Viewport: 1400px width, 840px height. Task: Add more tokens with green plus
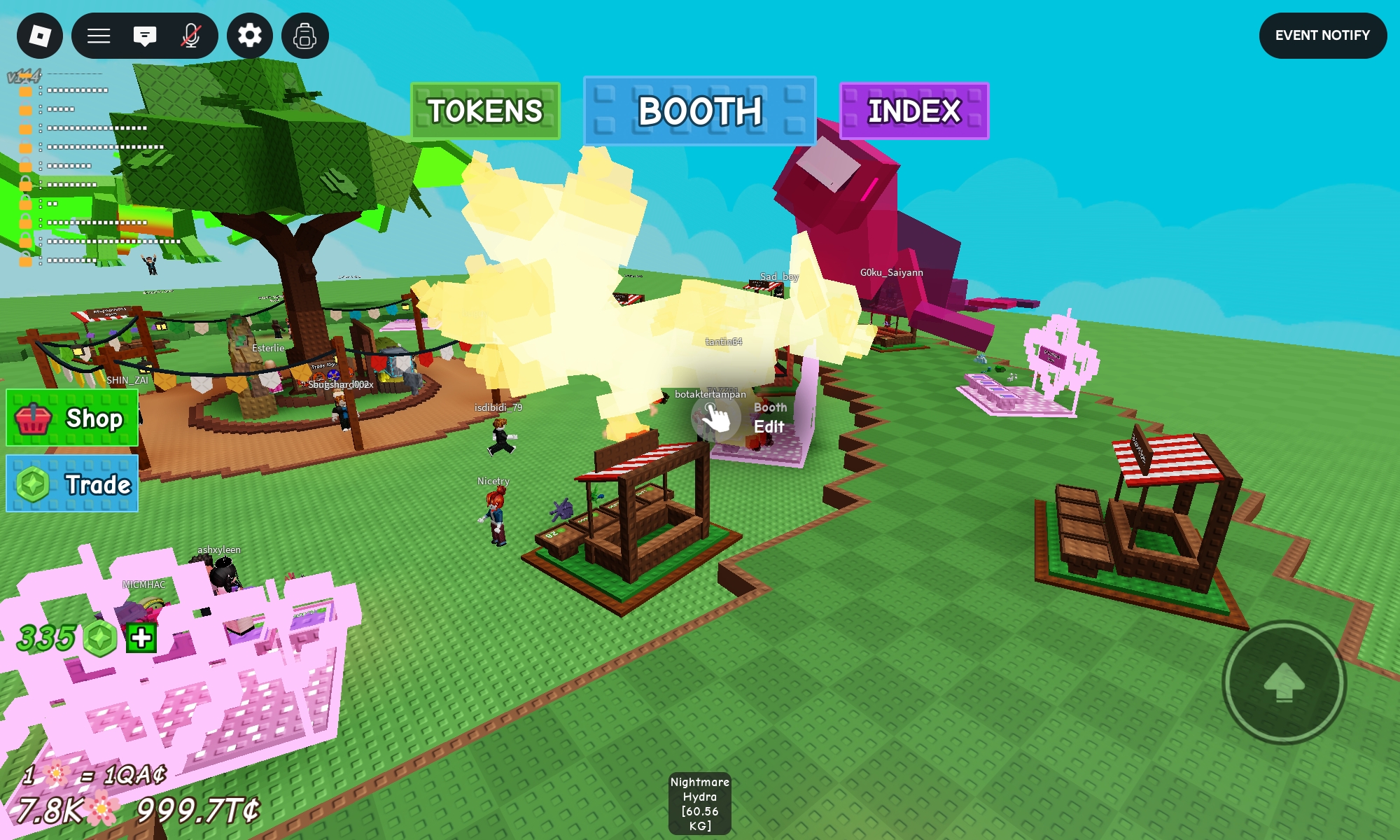141,638
